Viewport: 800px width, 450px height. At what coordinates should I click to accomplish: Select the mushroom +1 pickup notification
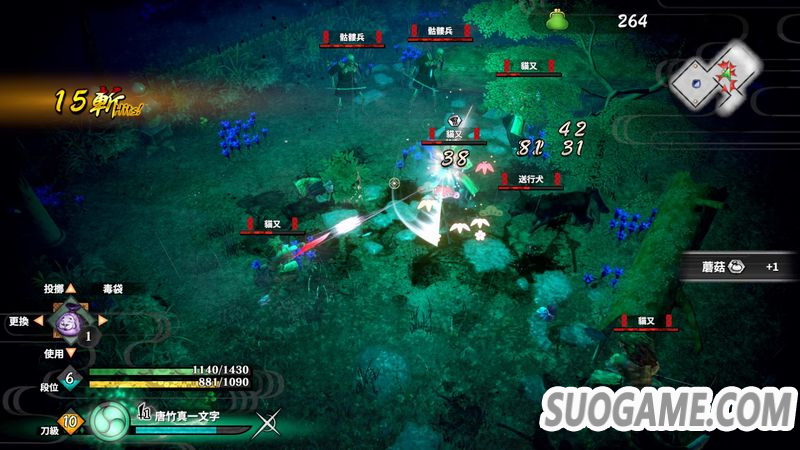tap(740, 267)
